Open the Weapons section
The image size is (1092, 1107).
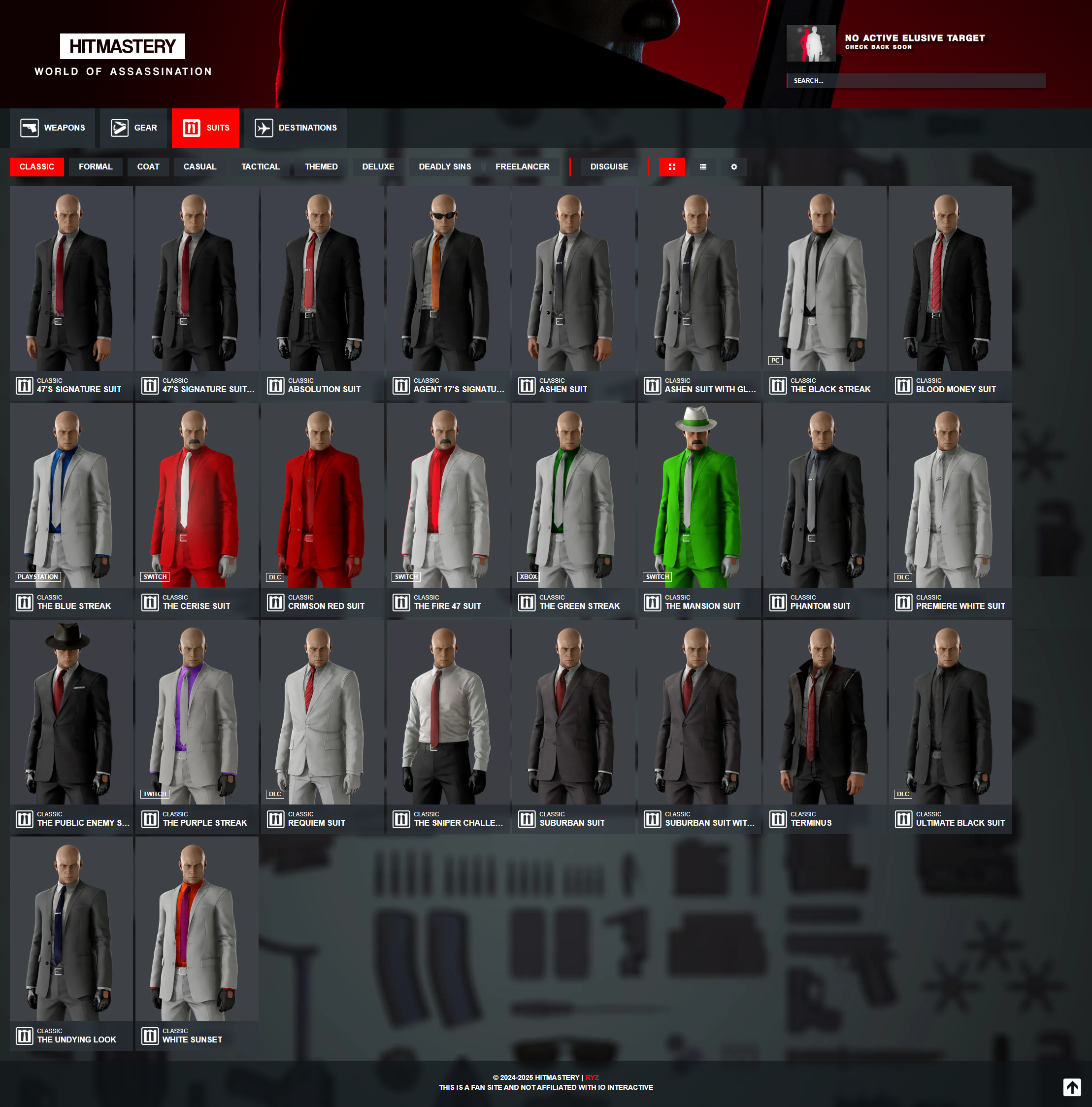[53, 128]
